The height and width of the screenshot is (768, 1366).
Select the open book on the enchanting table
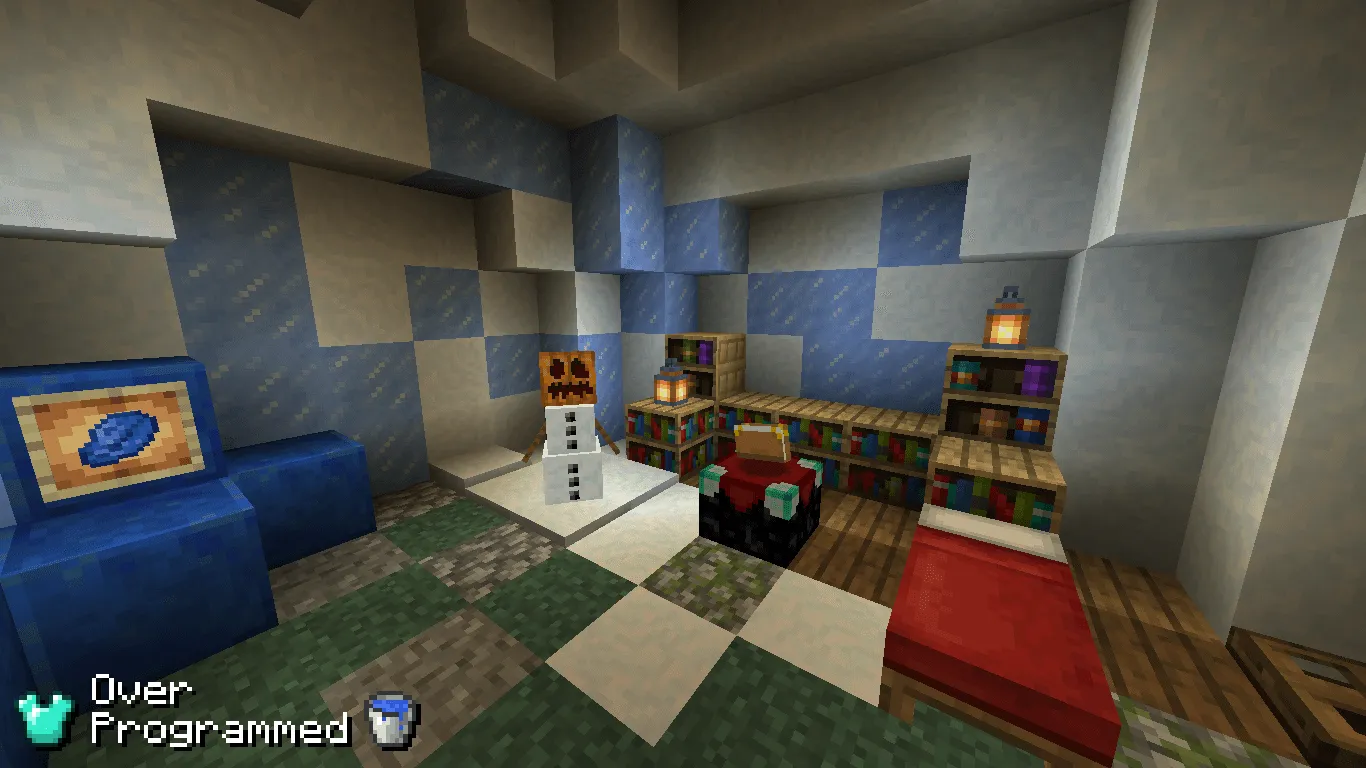click(758, 440)
